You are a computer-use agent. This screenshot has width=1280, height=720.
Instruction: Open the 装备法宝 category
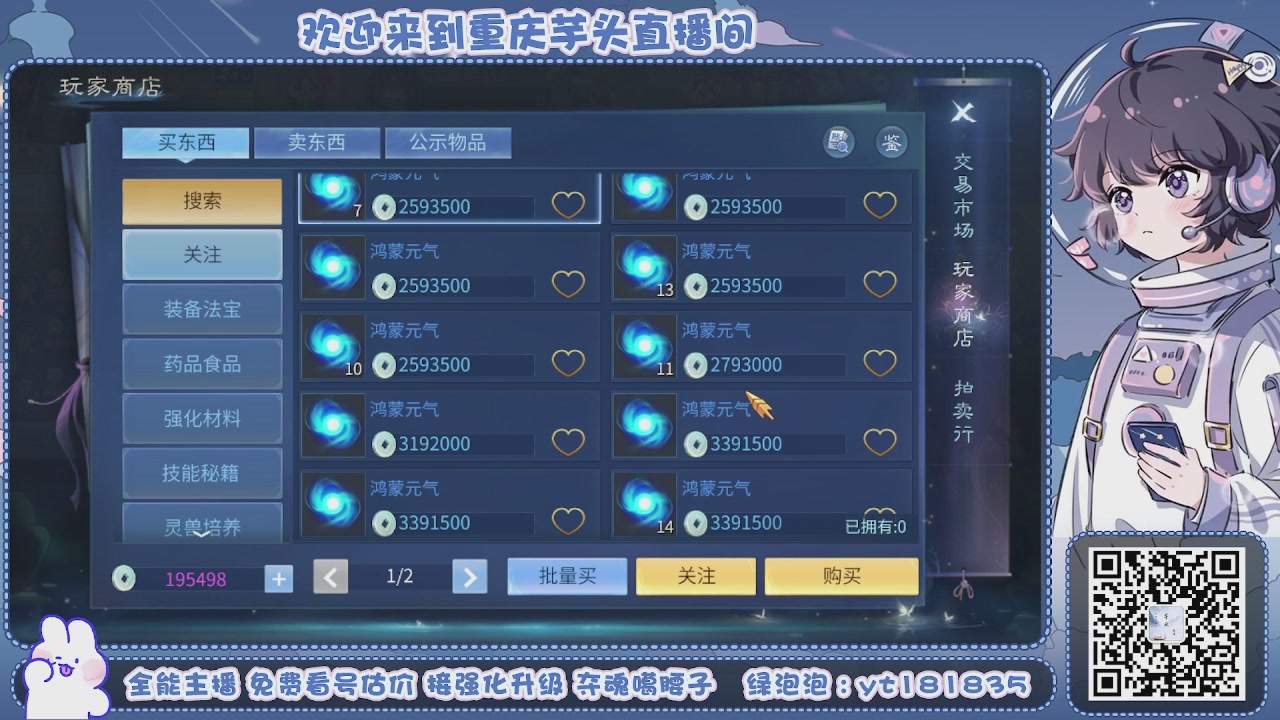tap(201, 308)
